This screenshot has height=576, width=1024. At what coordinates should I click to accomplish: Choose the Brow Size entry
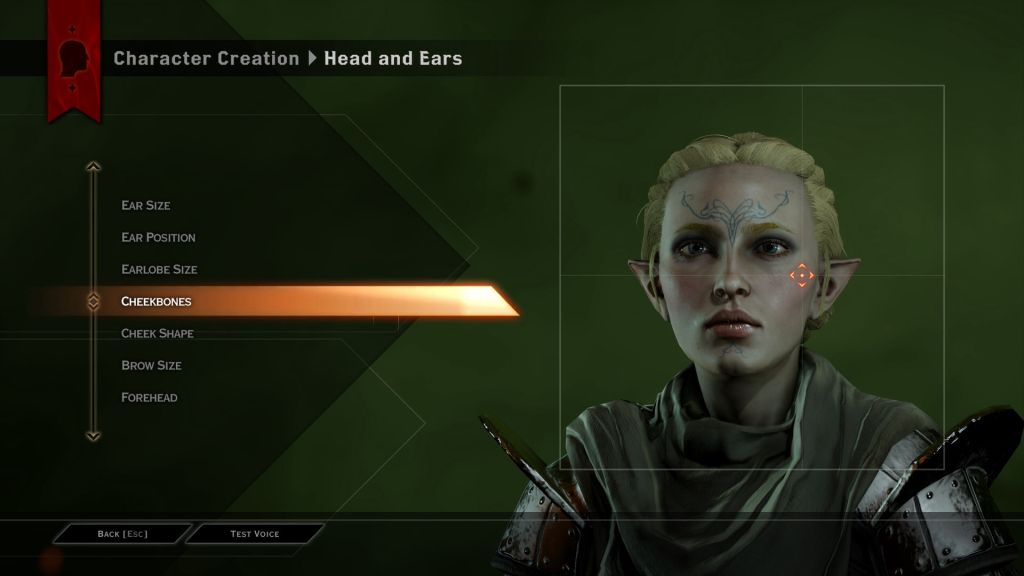point(151,365)
